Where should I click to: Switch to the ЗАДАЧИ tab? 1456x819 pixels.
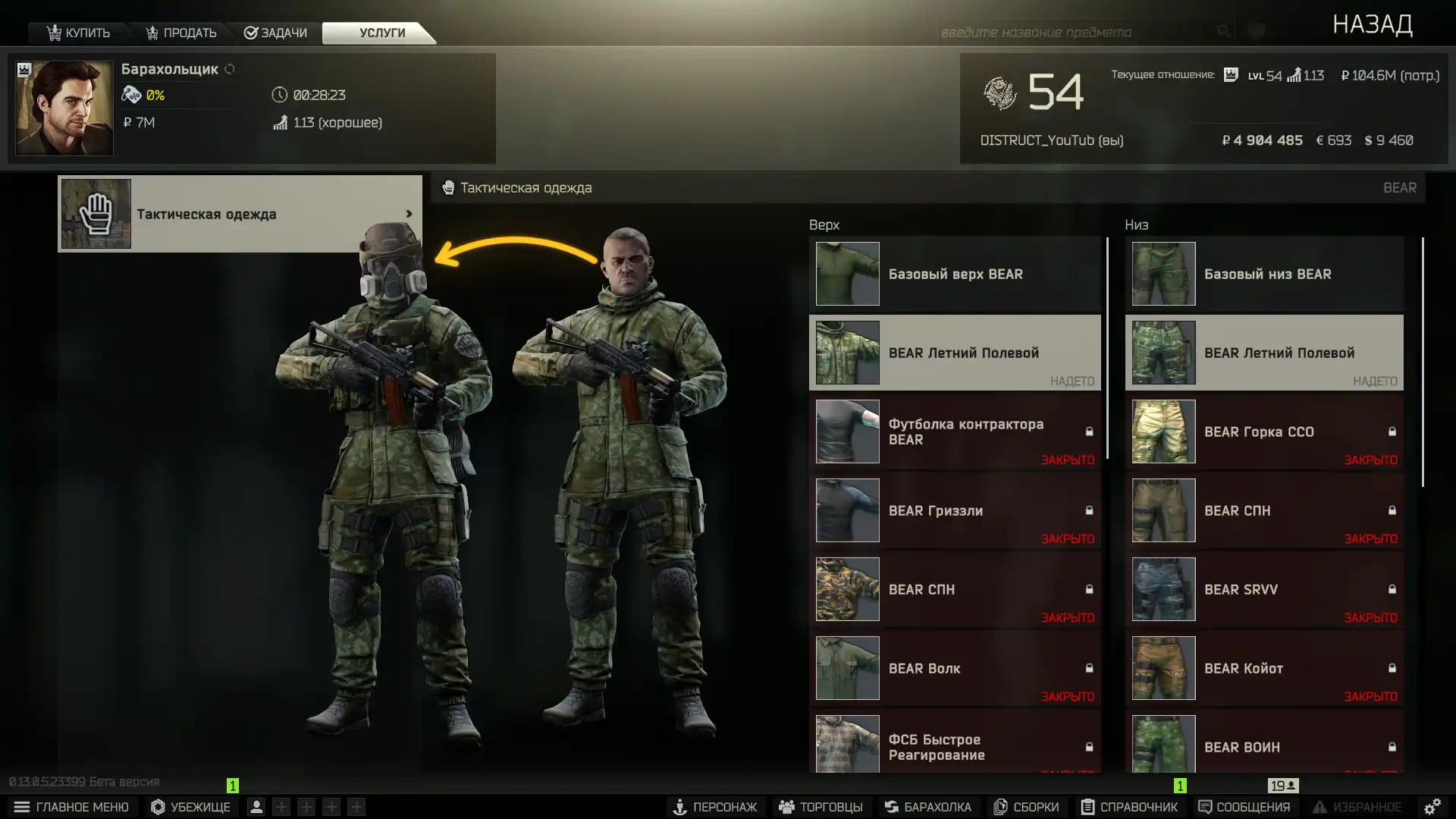[276, 33]
